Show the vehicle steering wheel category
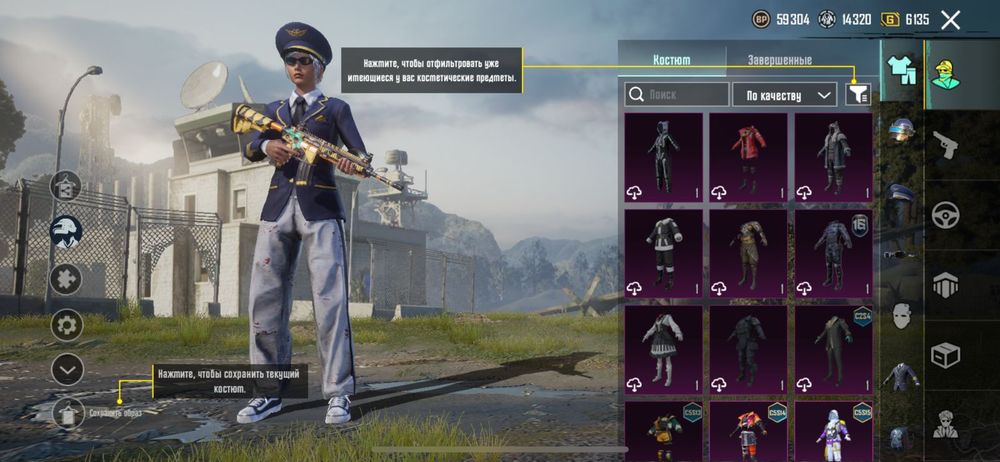Viewport: 1000px width, 462px height. click(946, 215)
